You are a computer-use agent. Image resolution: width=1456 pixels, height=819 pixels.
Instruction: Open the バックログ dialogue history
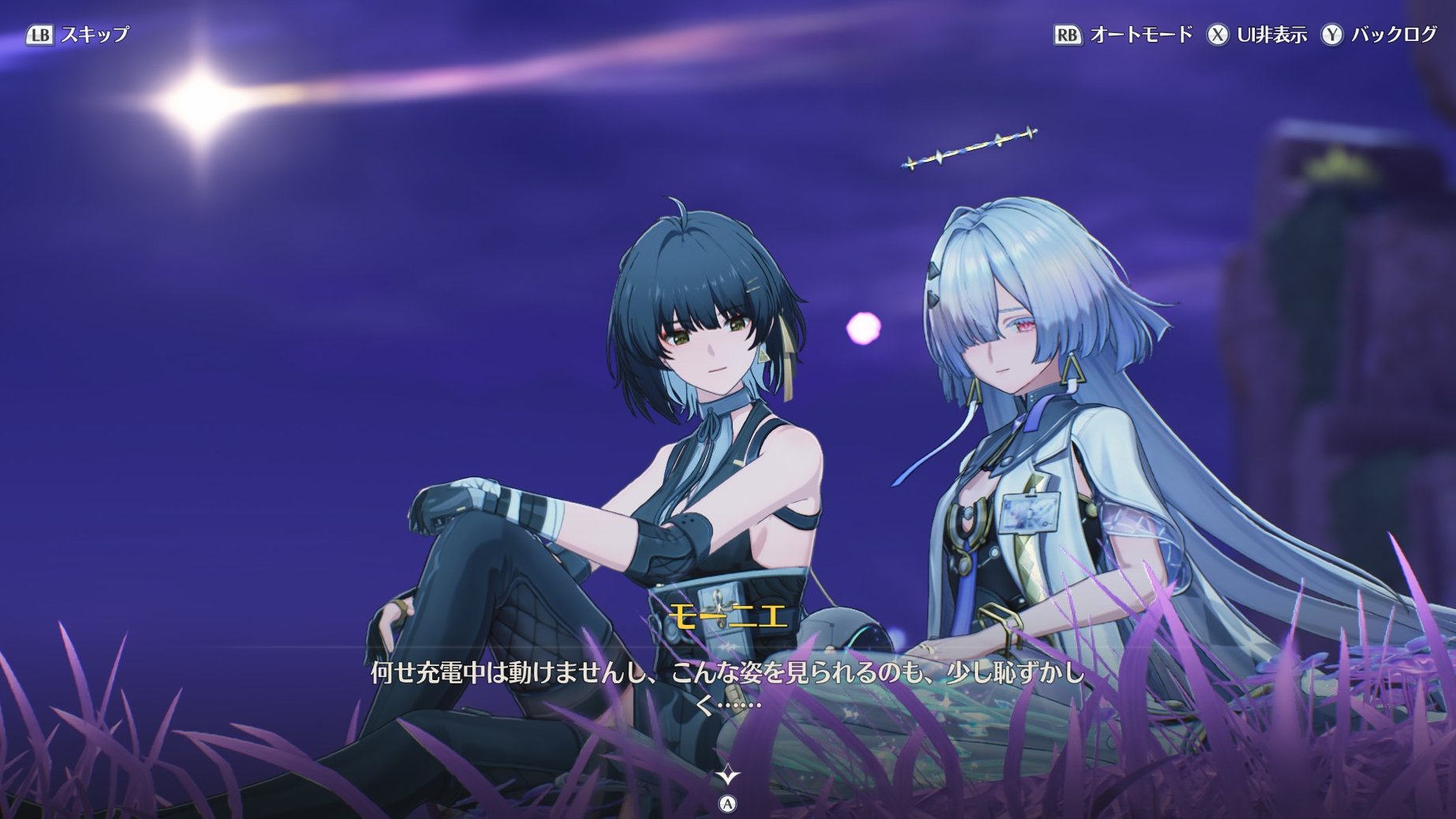tap(1379, 35)
